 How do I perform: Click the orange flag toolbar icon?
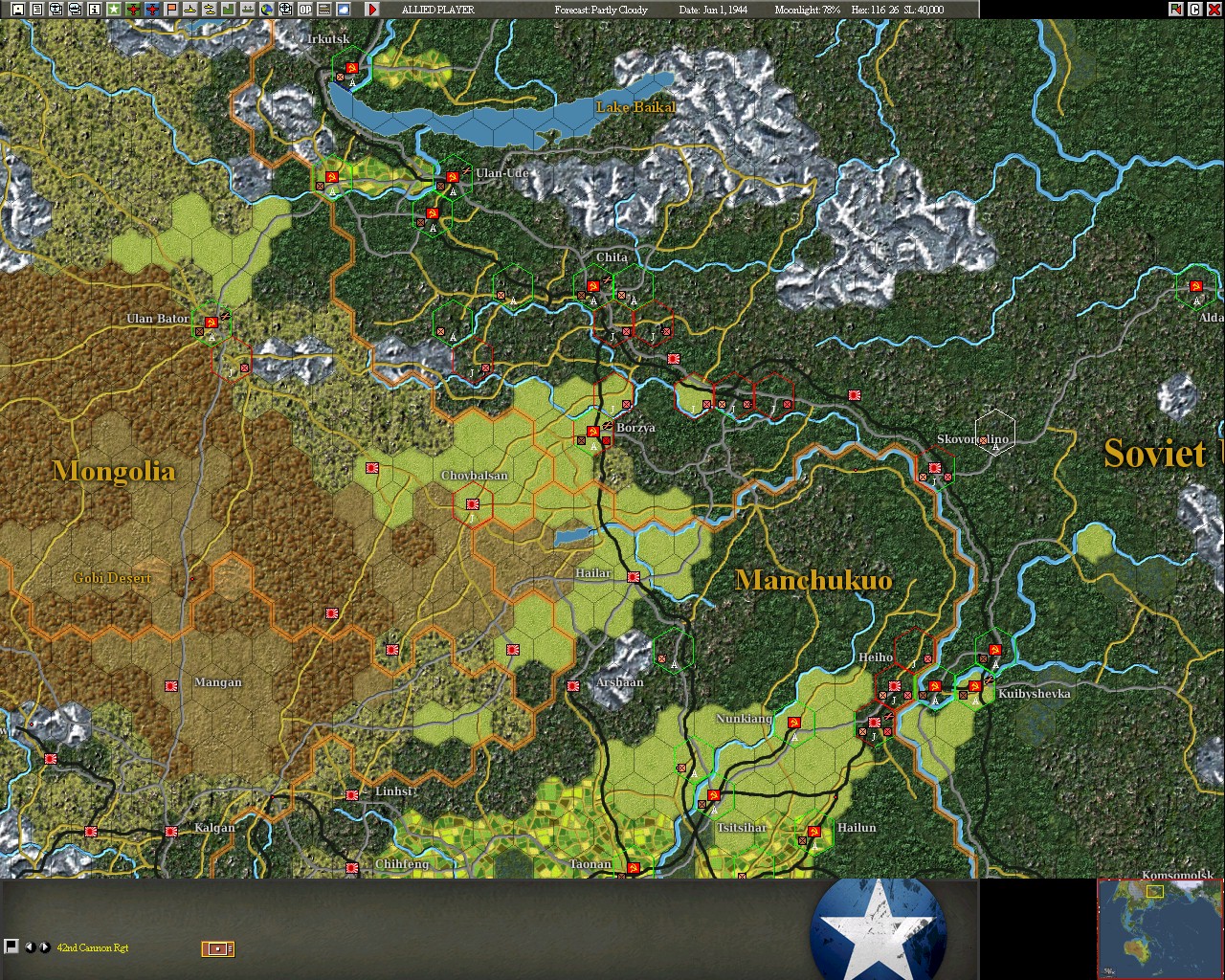[171, 9]
